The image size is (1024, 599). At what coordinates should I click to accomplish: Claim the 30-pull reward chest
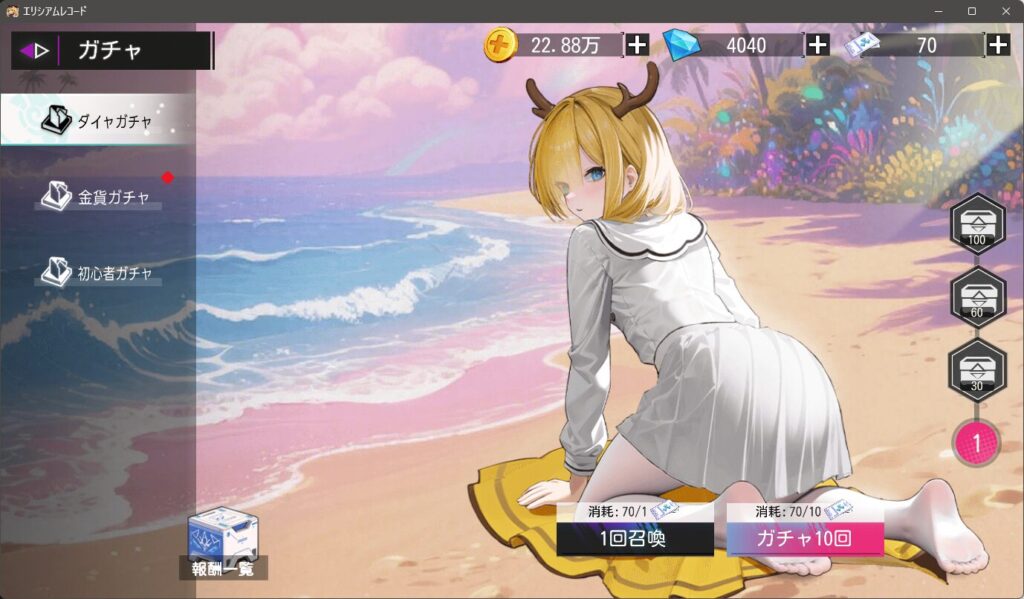click(x=977, y=370)
